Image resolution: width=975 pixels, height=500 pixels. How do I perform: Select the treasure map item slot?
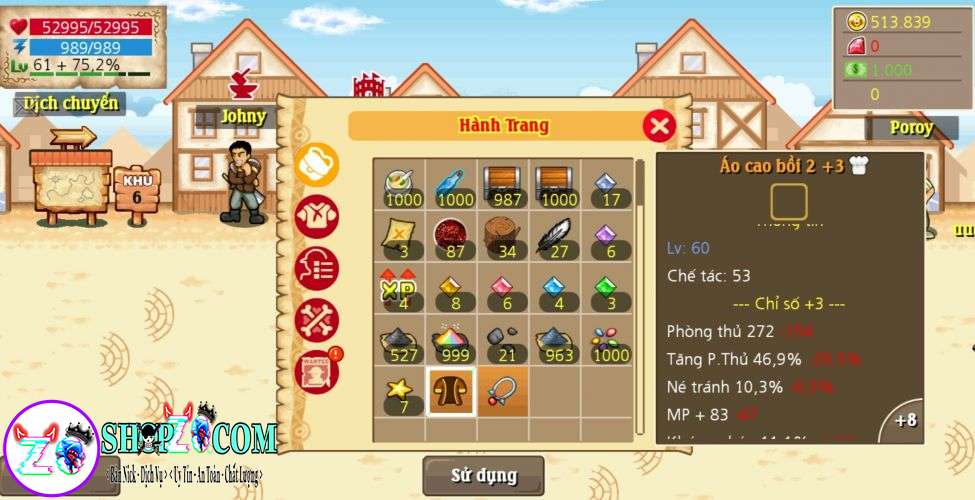[399, 236]
